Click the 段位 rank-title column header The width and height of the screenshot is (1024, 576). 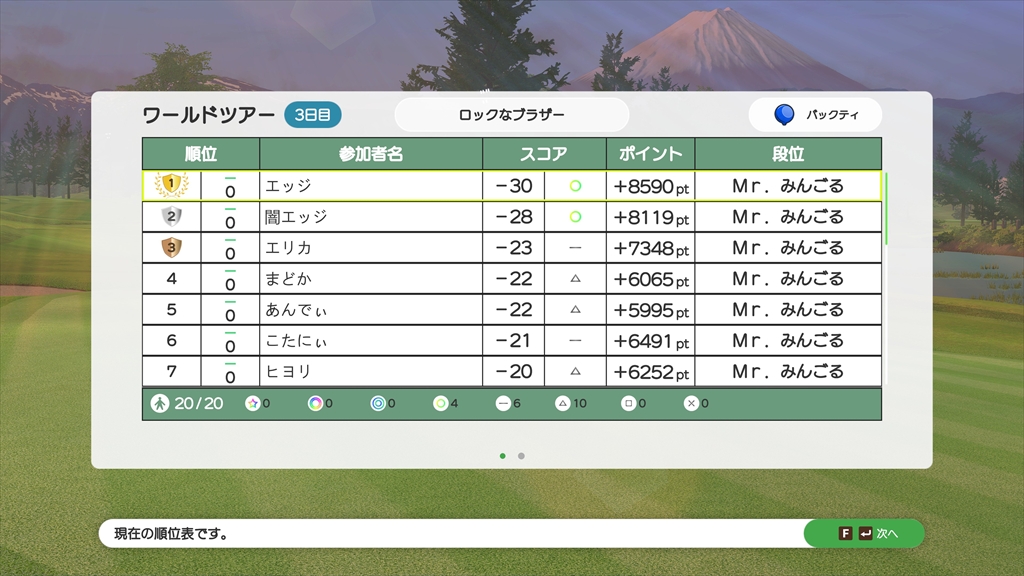point(788,154)
